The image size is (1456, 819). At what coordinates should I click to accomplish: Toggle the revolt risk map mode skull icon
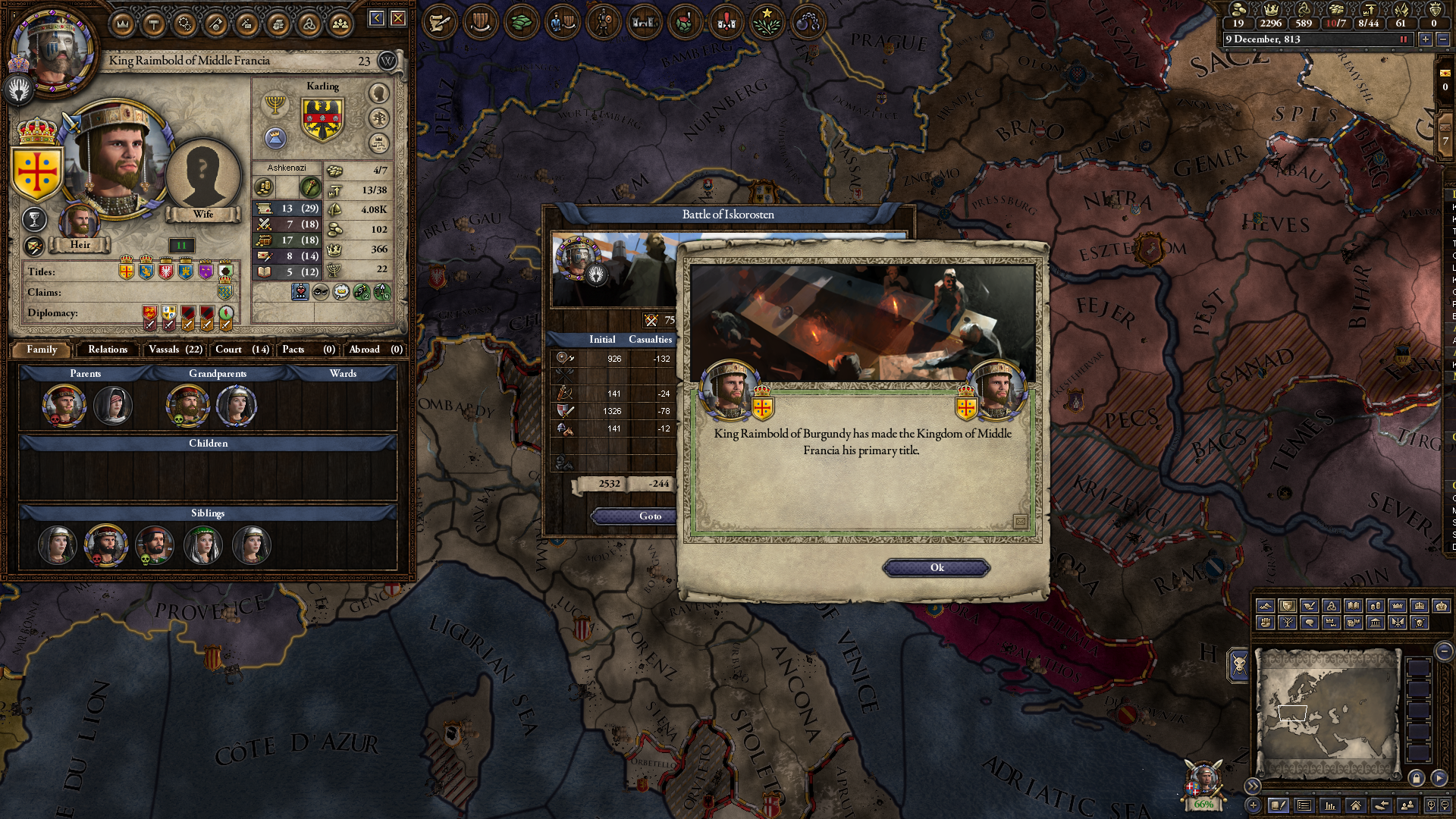(725, 22)
